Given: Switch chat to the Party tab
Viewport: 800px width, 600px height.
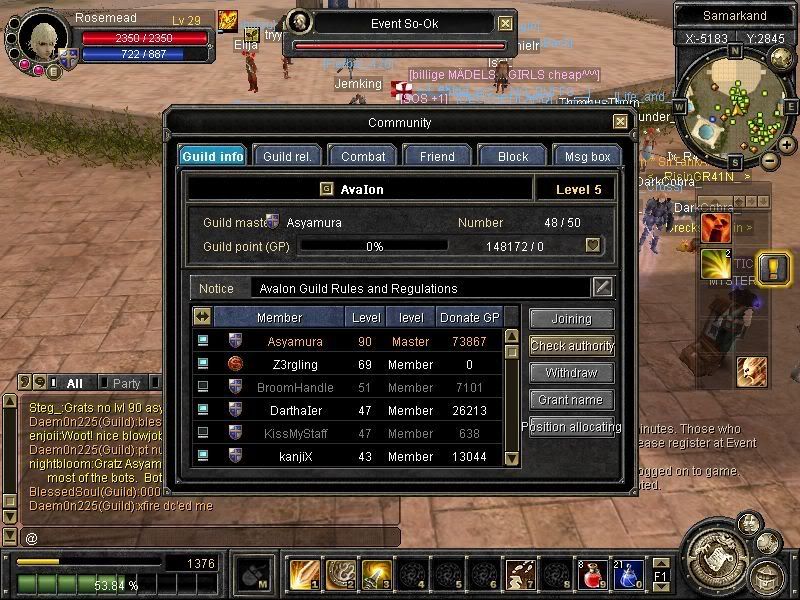Looking at the screenshot, I should pyautogui.click(x=127, y=383).
